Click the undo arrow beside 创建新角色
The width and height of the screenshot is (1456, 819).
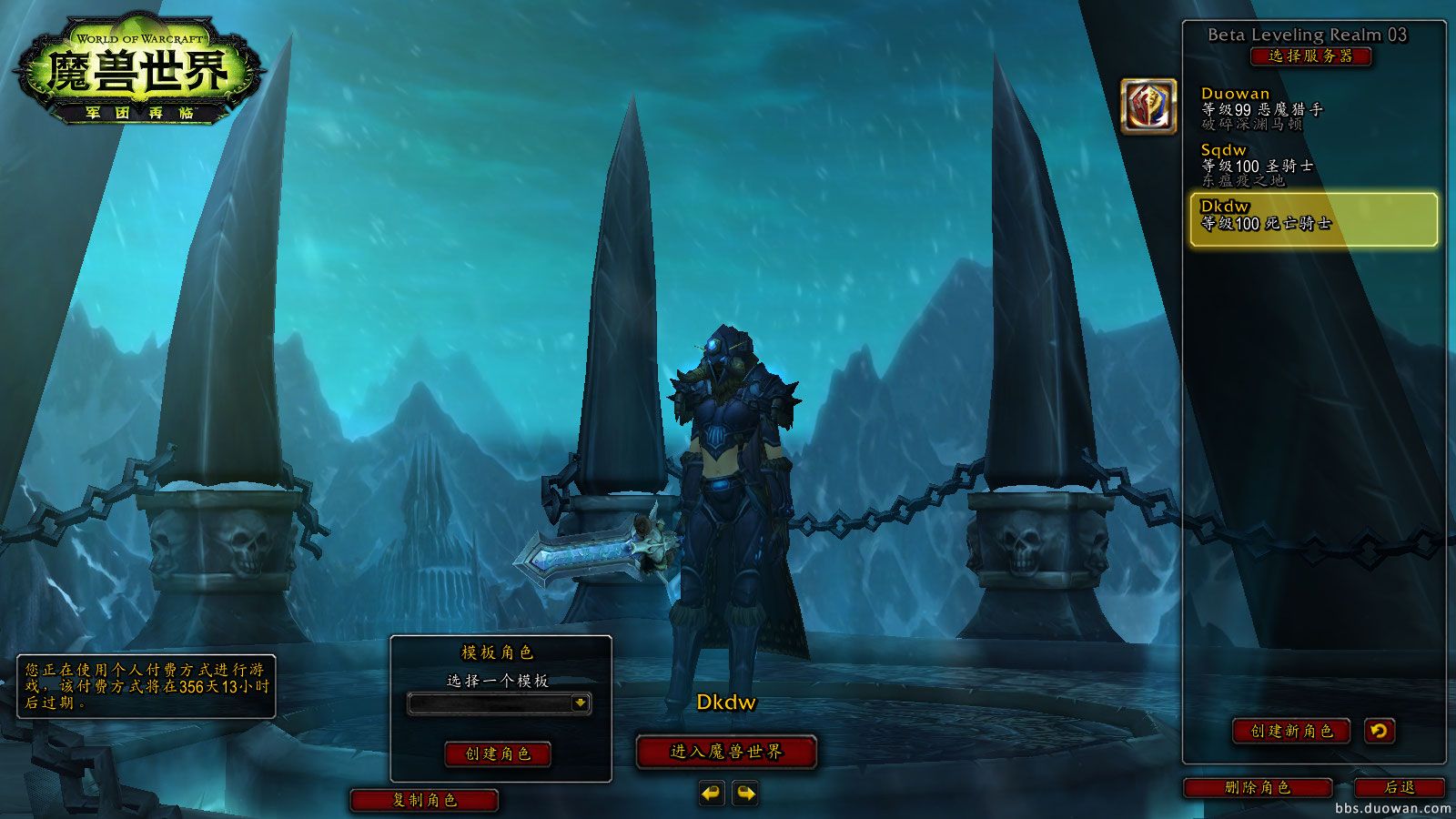pyautogui.click(x=1380, y=731)
